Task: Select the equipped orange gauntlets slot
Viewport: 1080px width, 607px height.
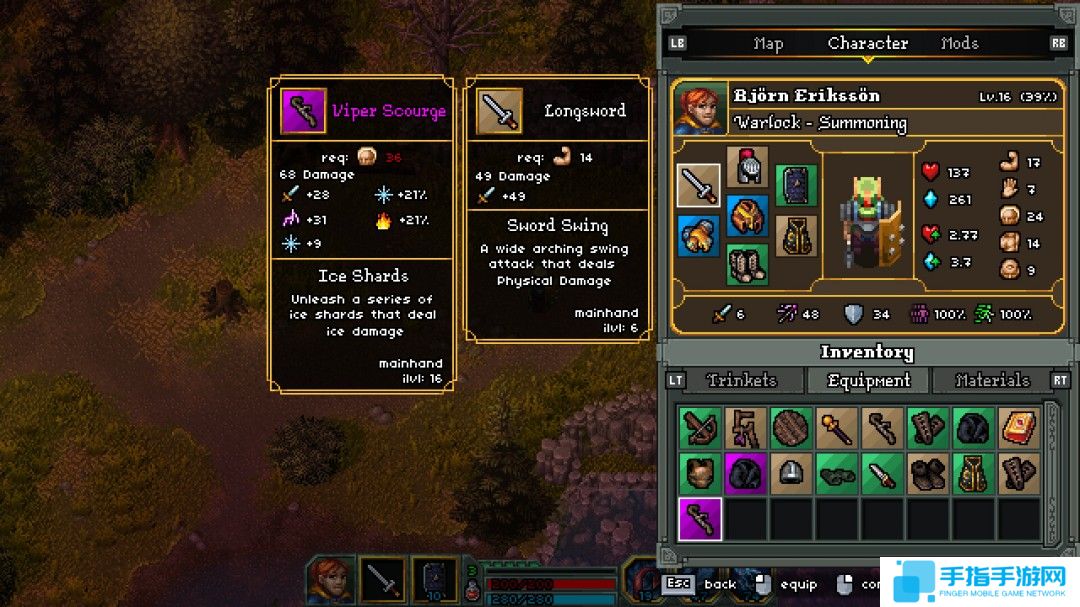Action: [x=698, y=236]
